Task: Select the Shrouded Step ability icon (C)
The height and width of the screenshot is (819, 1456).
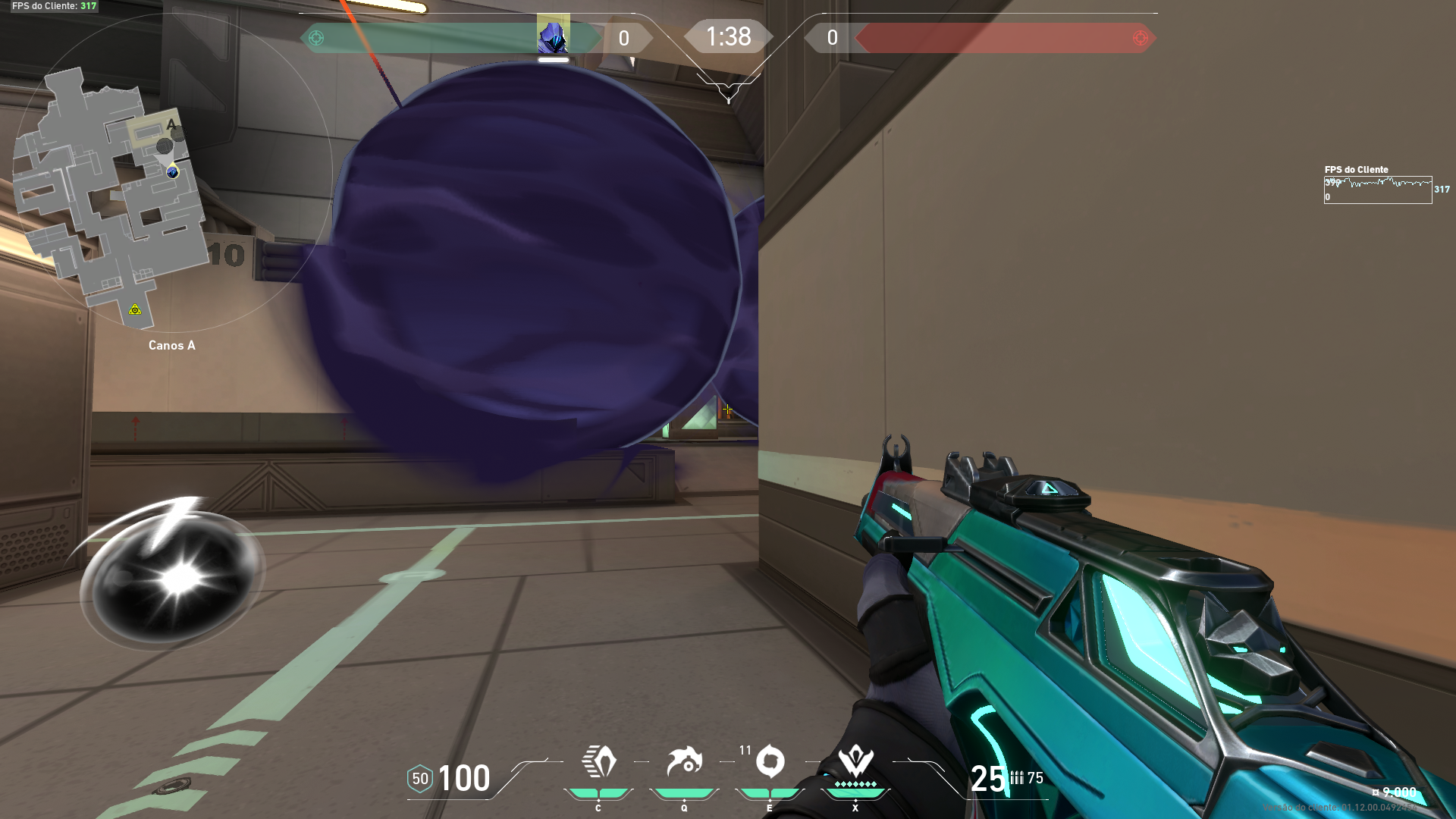Action: pyautogui.click(x=598, y=761)
